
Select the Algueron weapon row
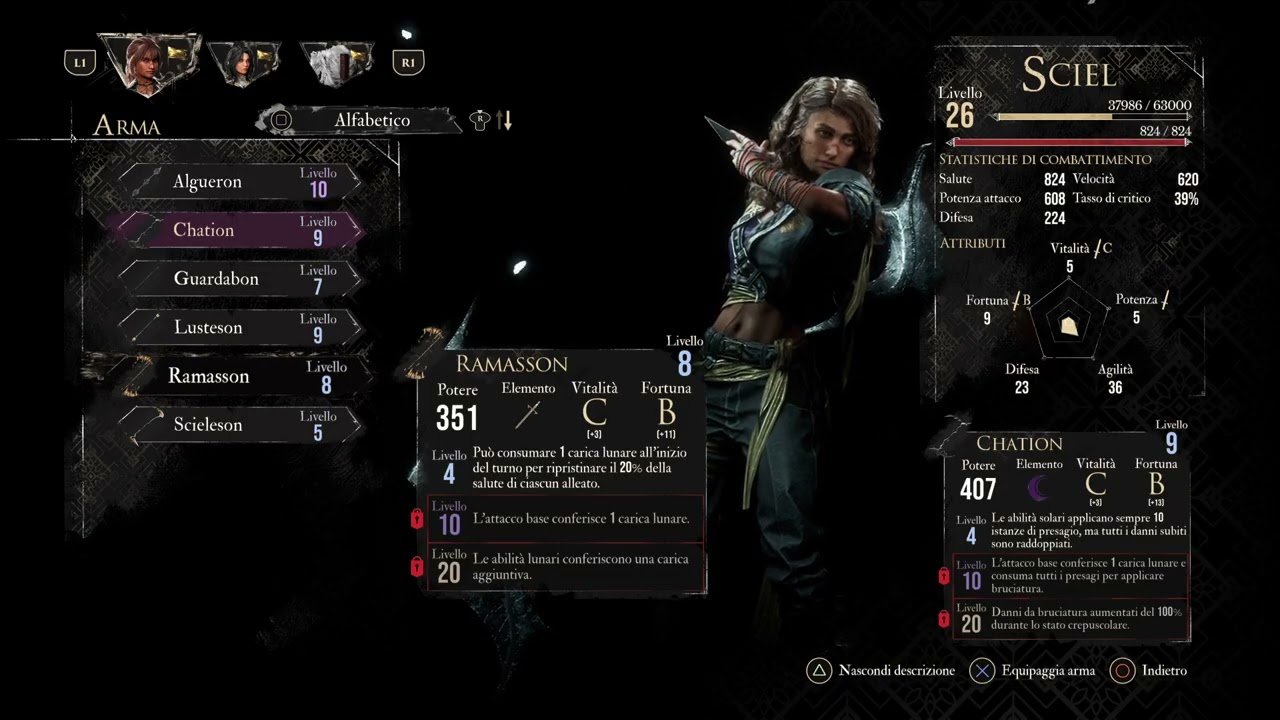(238, 182)
